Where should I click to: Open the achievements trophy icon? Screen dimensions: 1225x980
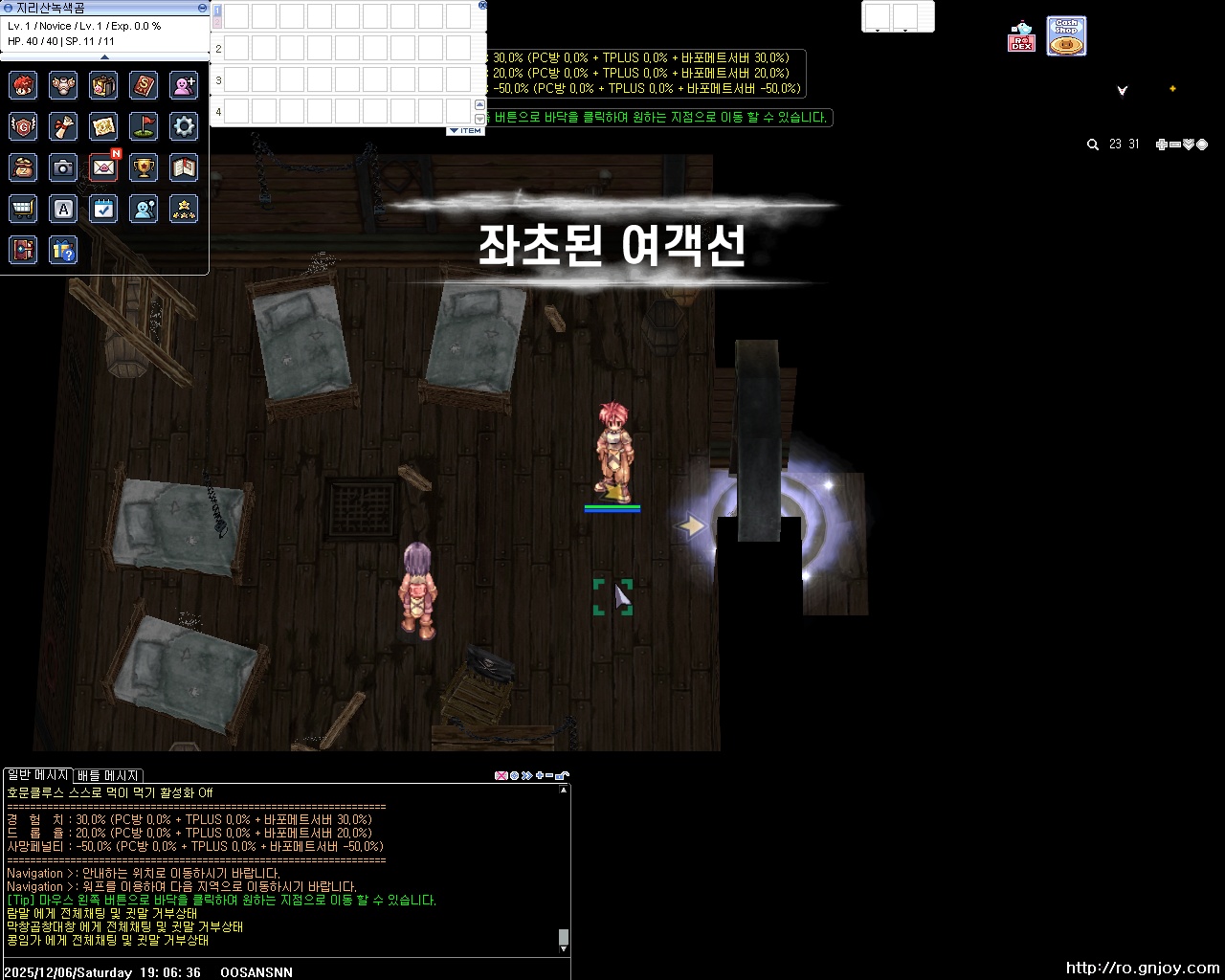pyautogui.click(x=144, y=167)
